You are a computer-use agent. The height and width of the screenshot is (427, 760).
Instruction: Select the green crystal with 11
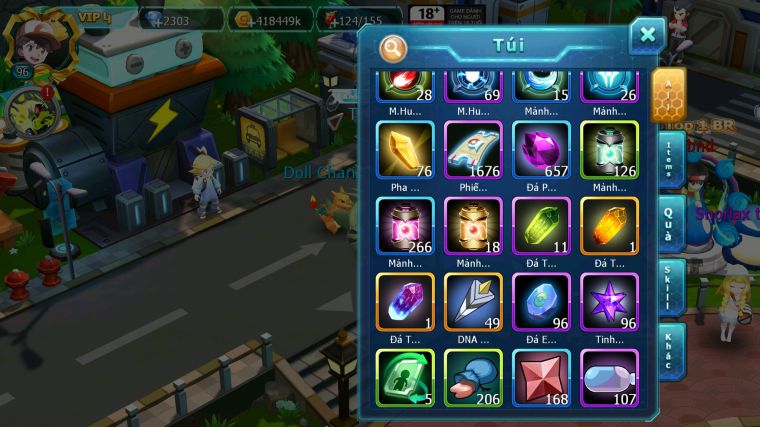click(x=541, y=225)
